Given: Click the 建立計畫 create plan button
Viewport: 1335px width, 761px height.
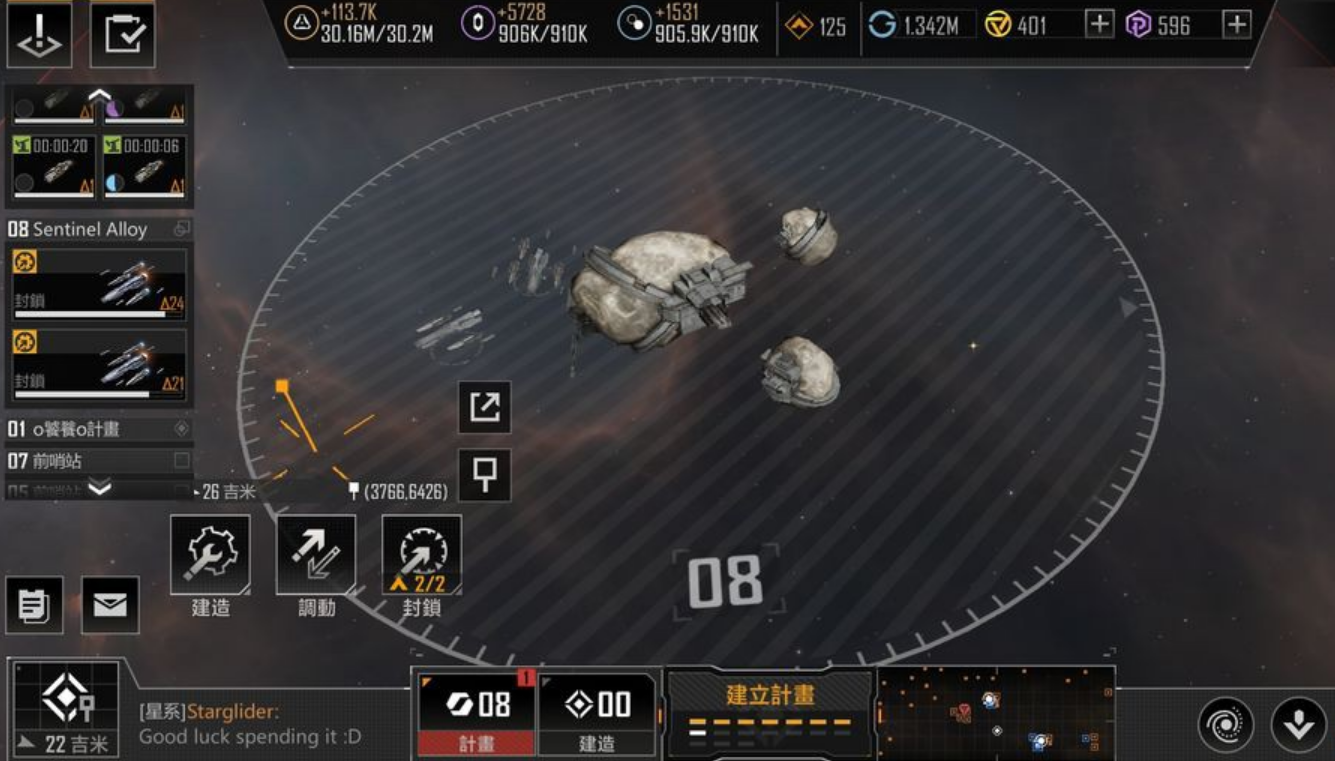Looking at the screenshot, I should tap(769, 712).
